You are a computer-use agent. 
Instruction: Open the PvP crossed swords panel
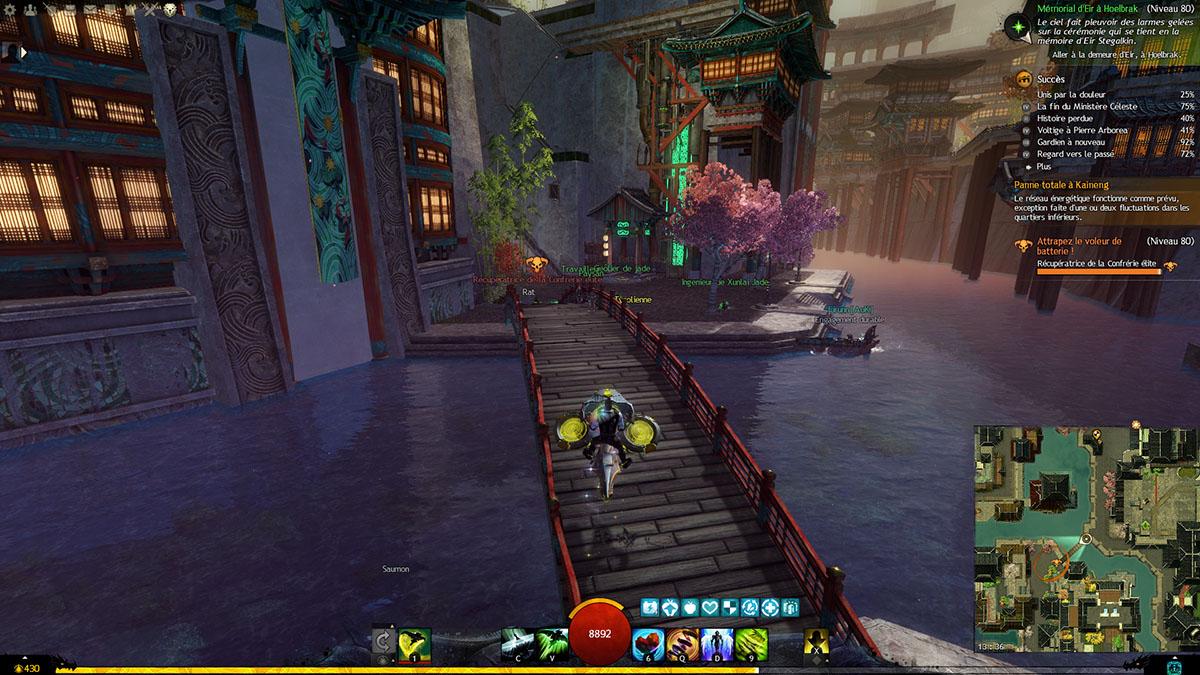[149, 9]
